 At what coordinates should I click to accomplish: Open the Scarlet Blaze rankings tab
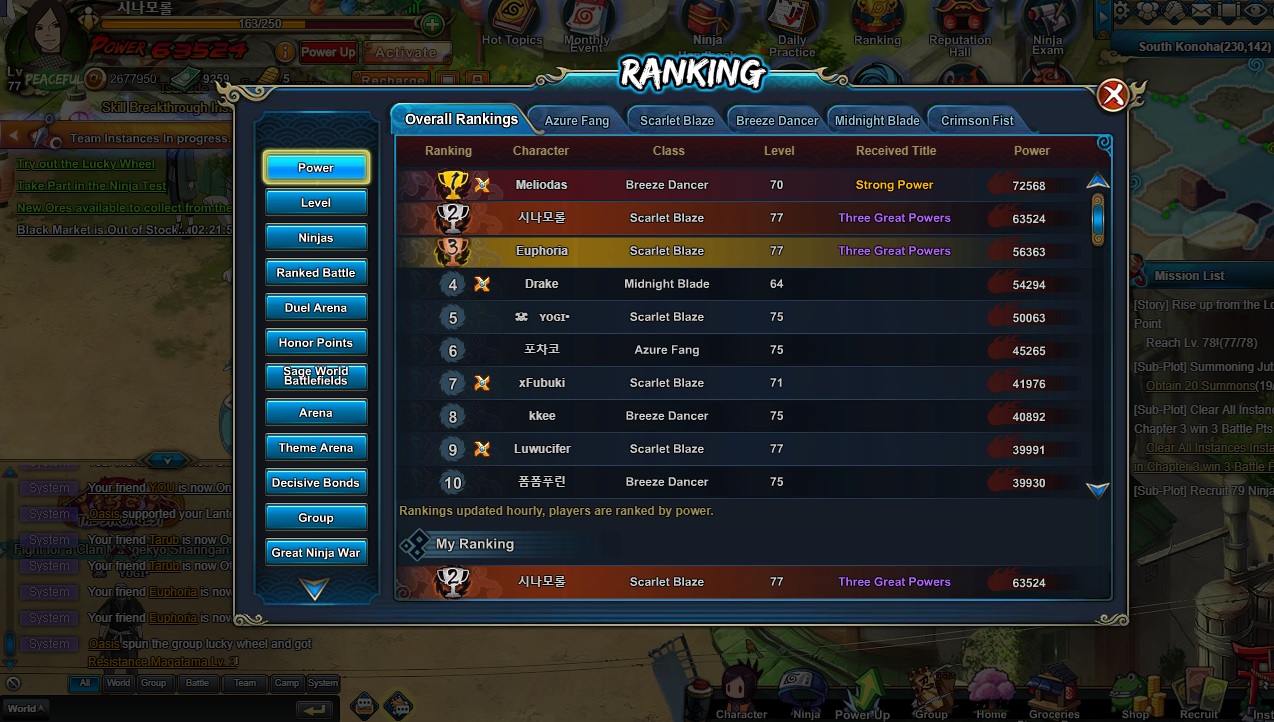pos(676,120)
